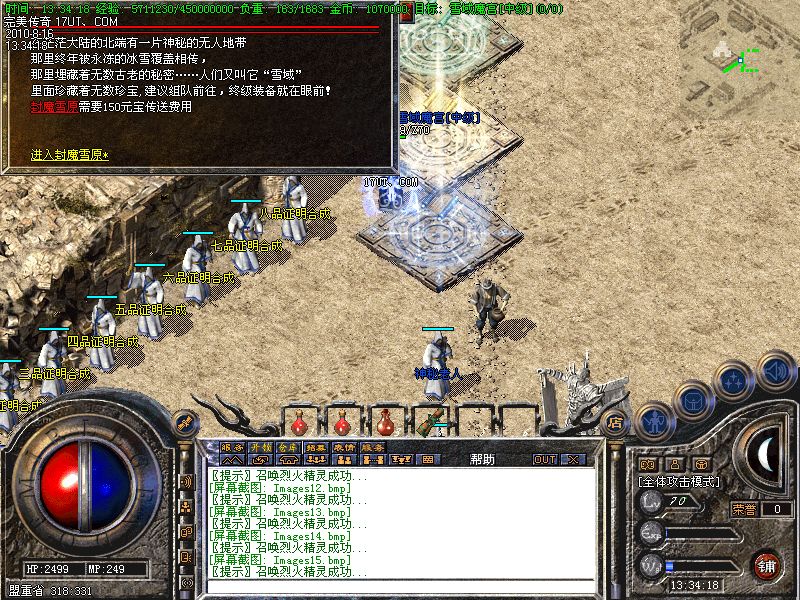This screenshot has height=600, width=800.
Task: Open the skills sparkle icon
Action: pyautogui.click(x=735, y=381)
